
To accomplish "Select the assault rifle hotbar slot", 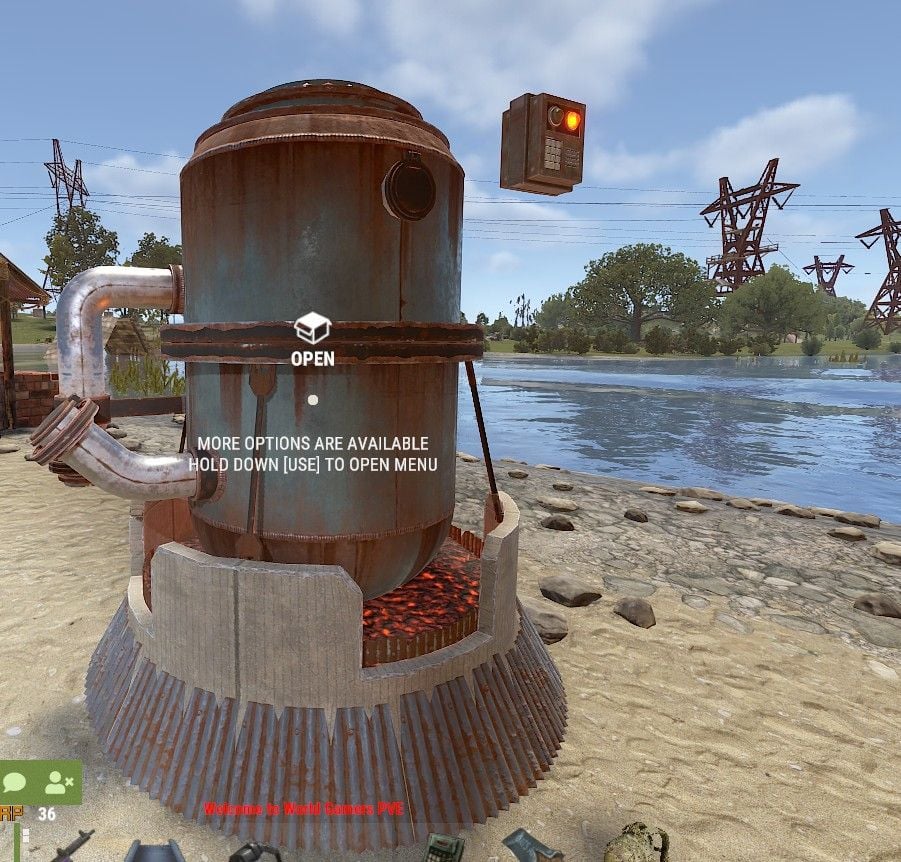I will 72,845.
